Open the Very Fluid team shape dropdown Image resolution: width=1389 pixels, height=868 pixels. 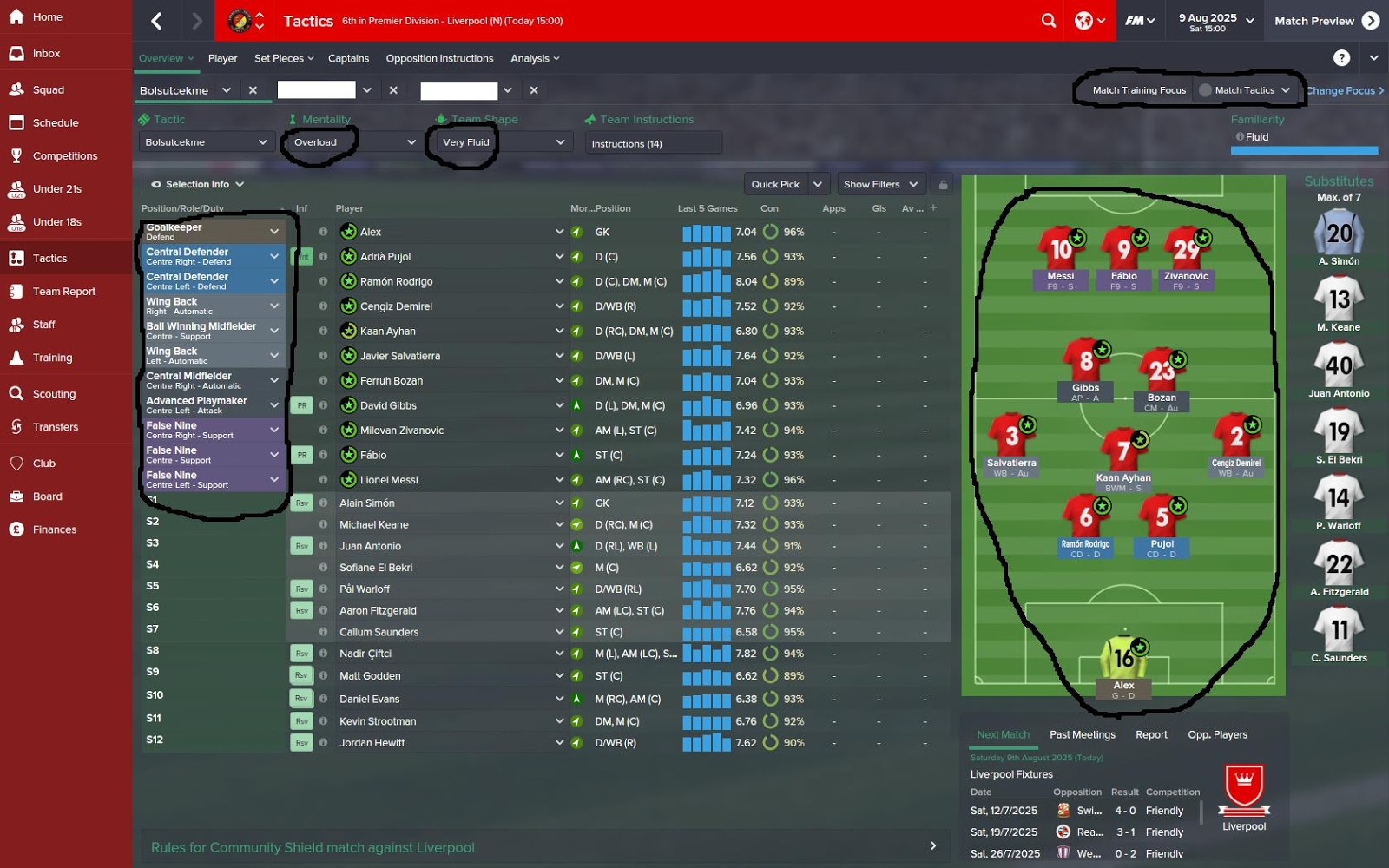[x=499, y=141]
